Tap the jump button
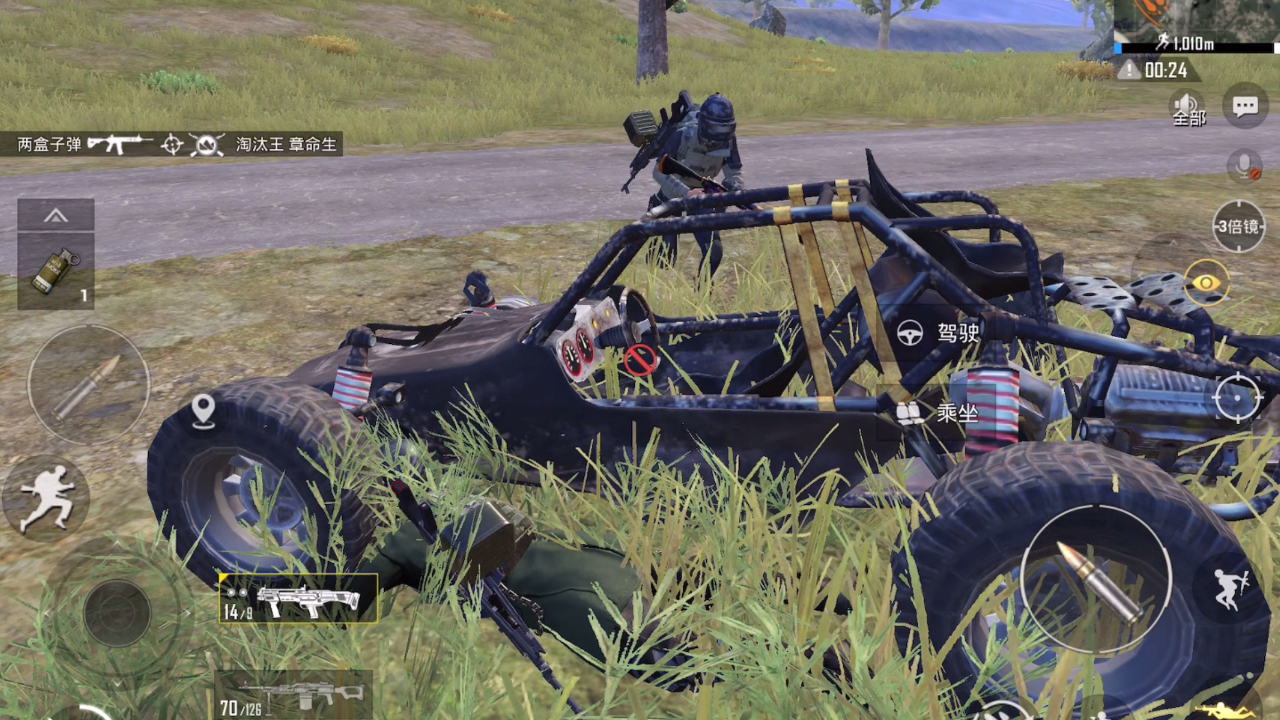The image size is (1280, 720). click(x=1227, y=588)
